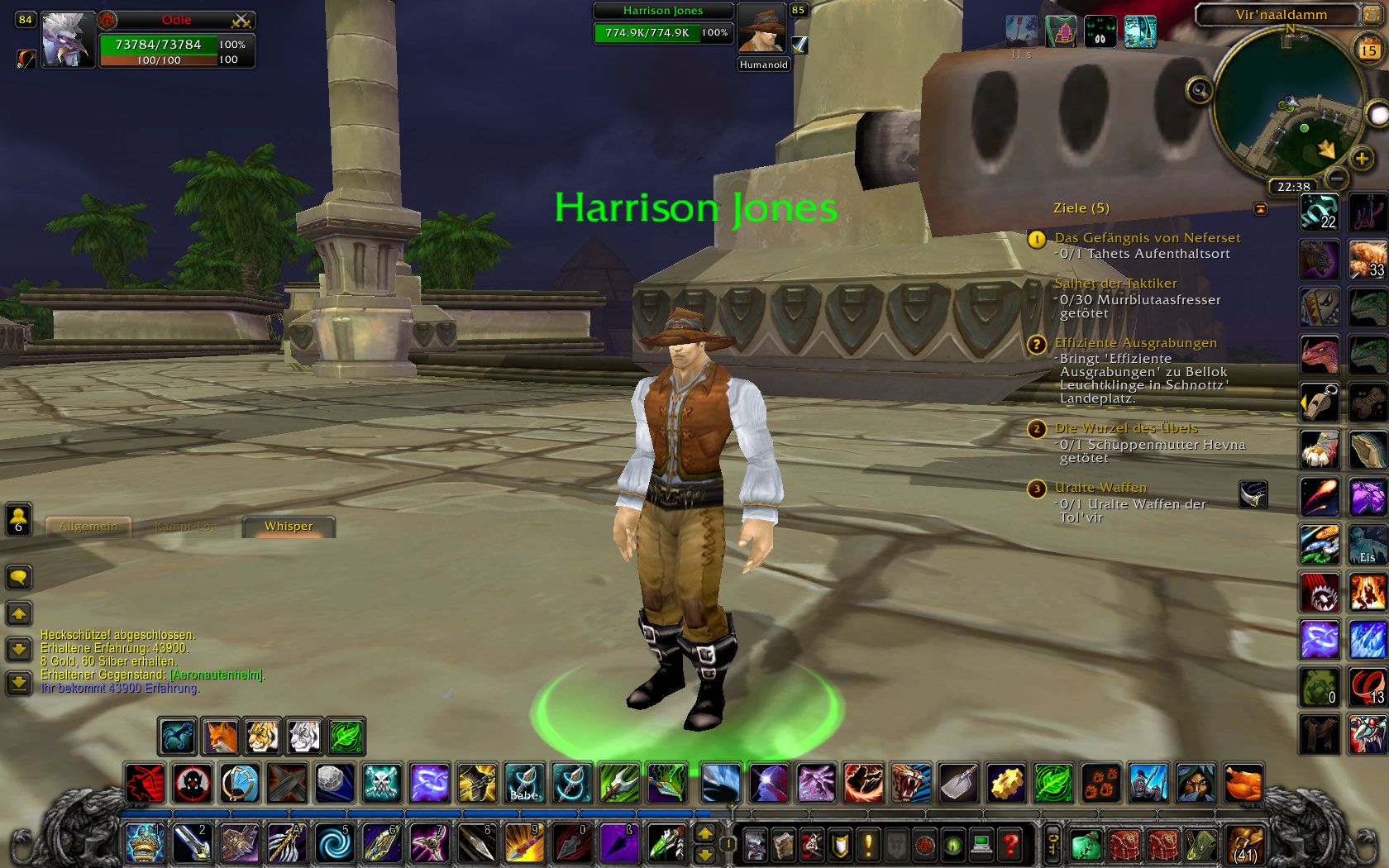Collapse the Ziele quest tracker
1389x868 pixels.
click(1260, 209)
